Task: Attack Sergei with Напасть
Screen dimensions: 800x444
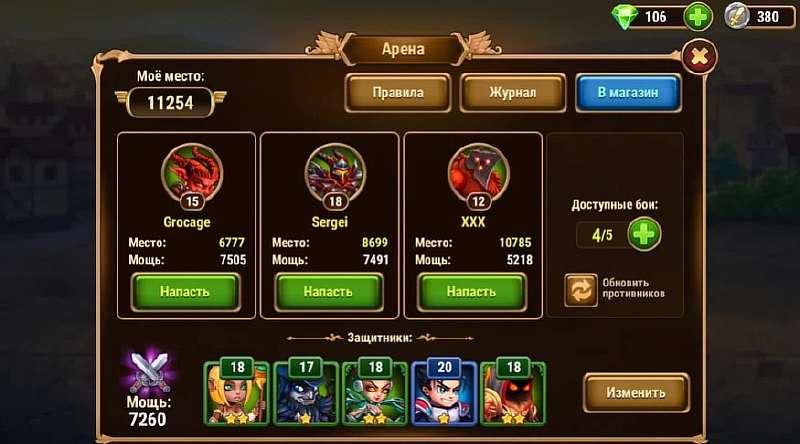Action: point(329,291)
